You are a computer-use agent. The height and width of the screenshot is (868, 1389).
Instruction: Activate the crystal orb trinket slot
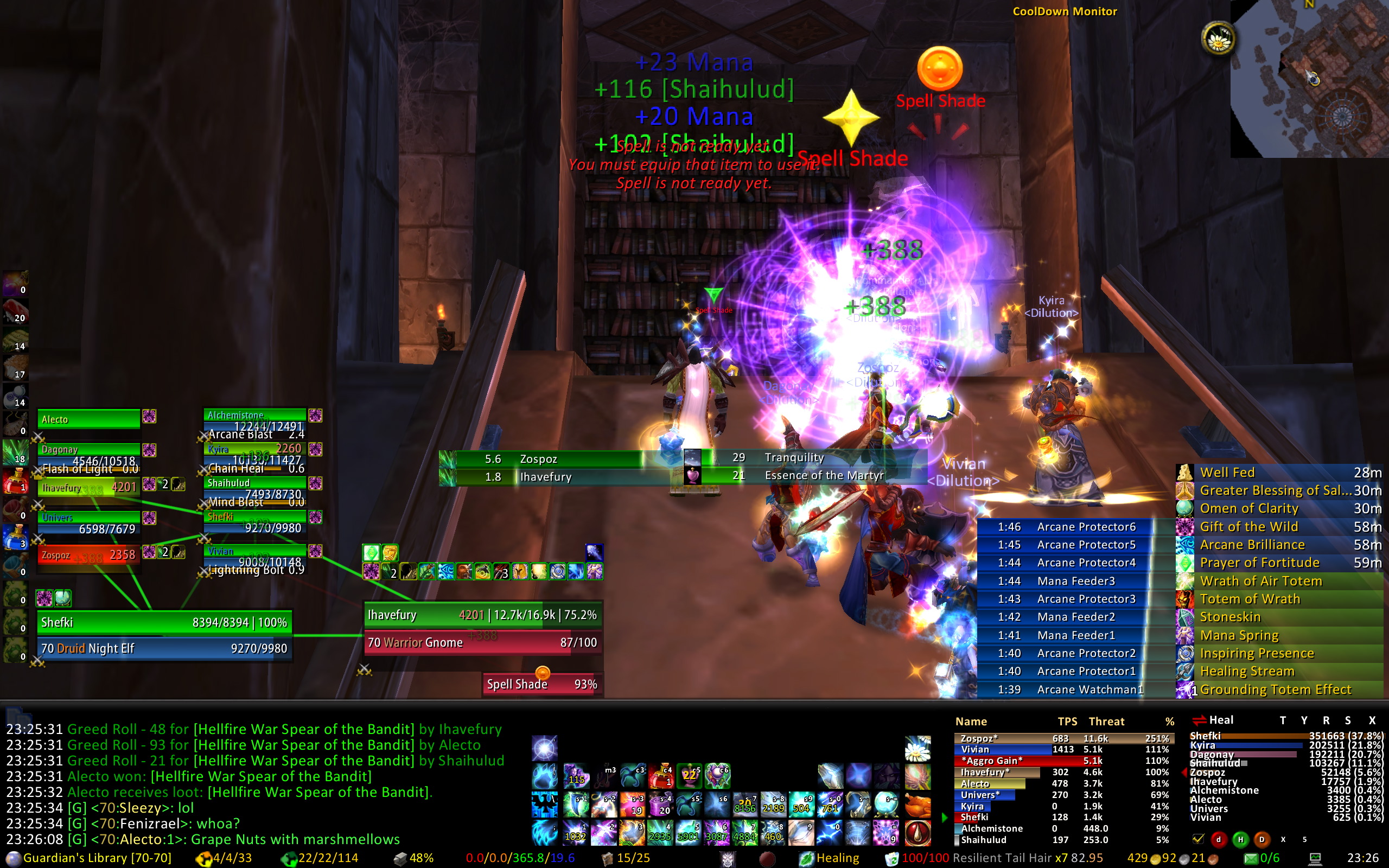887,805
